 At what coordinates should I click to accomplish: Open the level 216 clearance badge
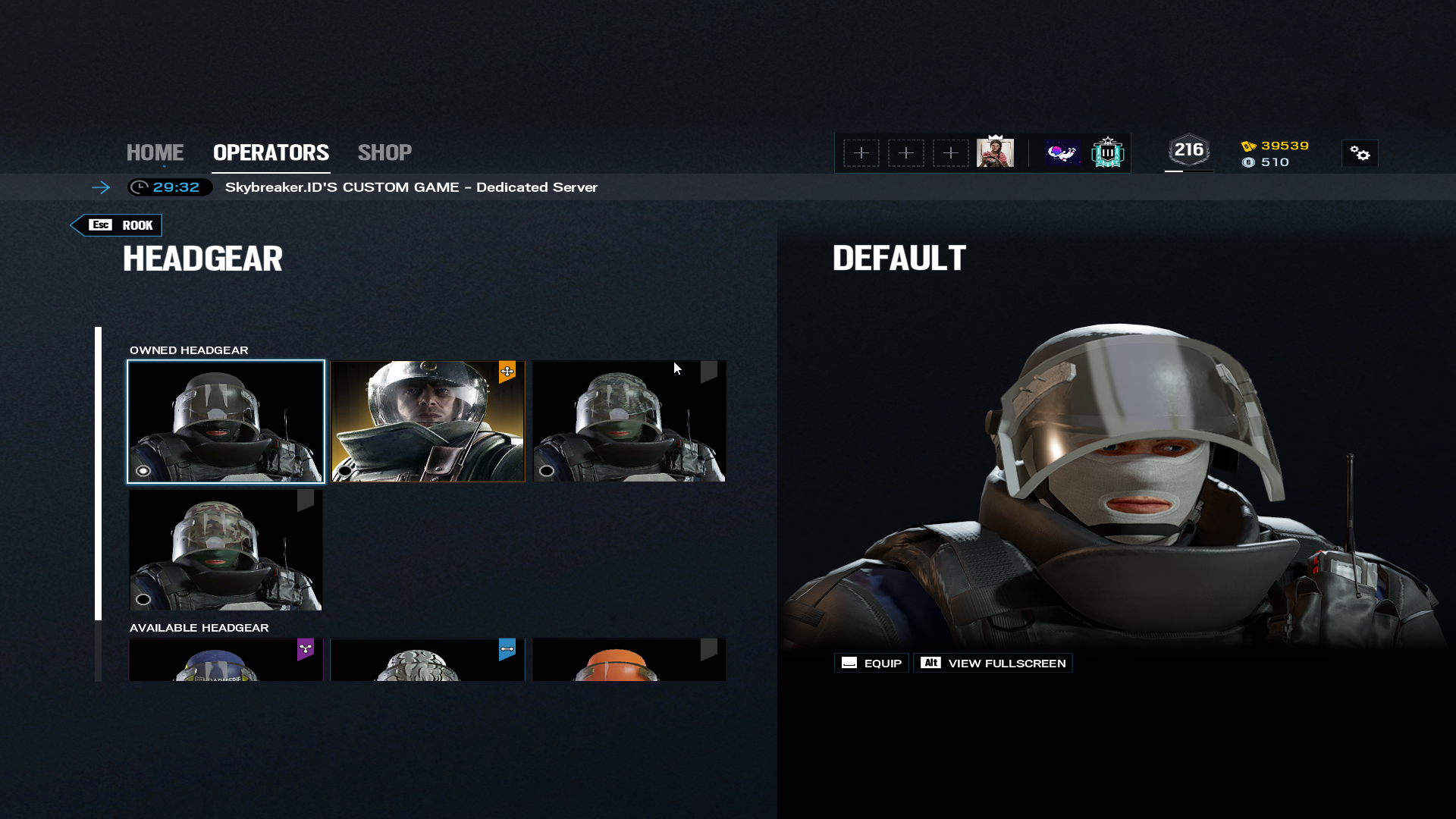[1188, 151]
